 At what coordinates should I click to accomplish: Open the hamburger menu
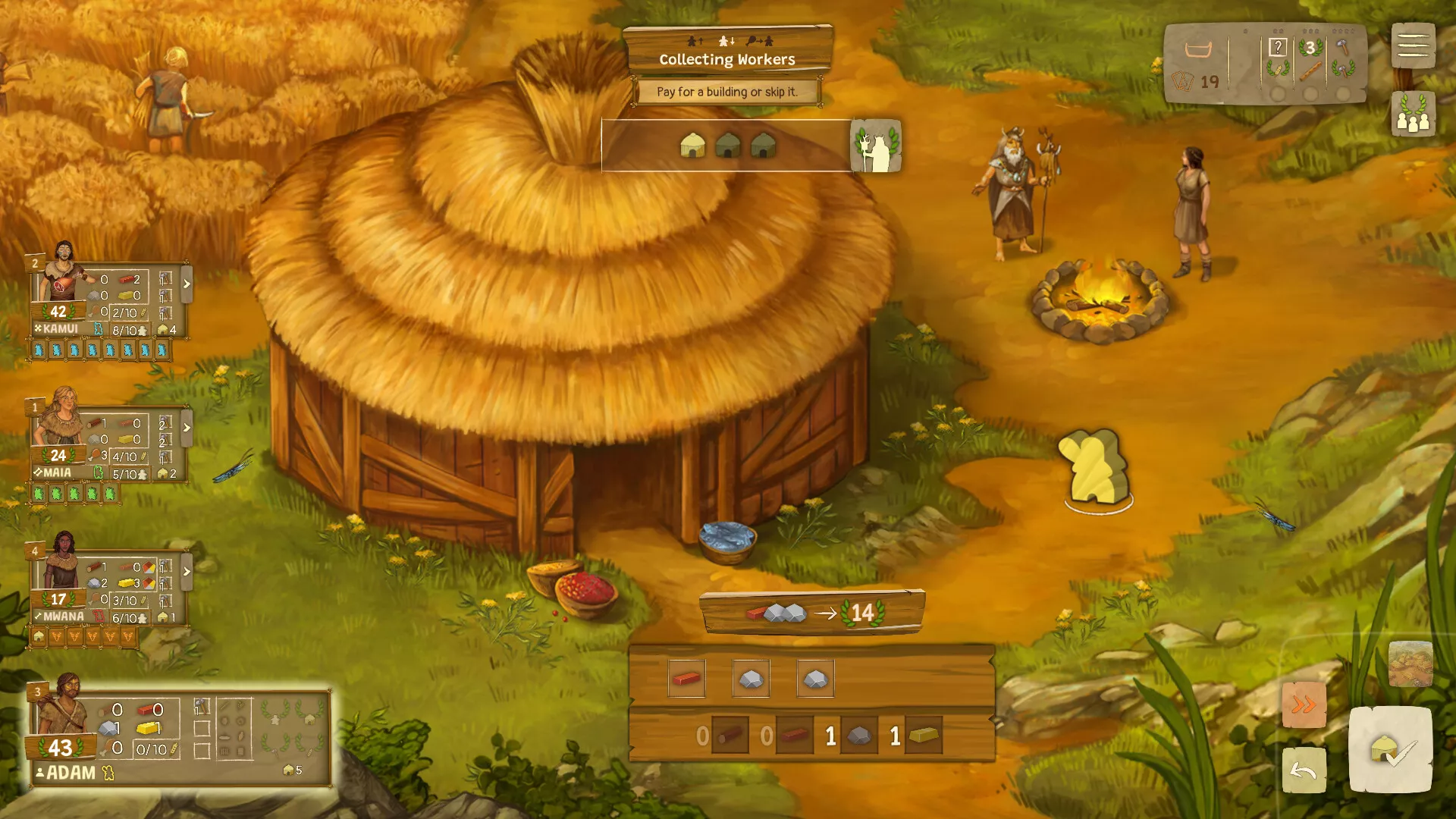coord(1413,45)
